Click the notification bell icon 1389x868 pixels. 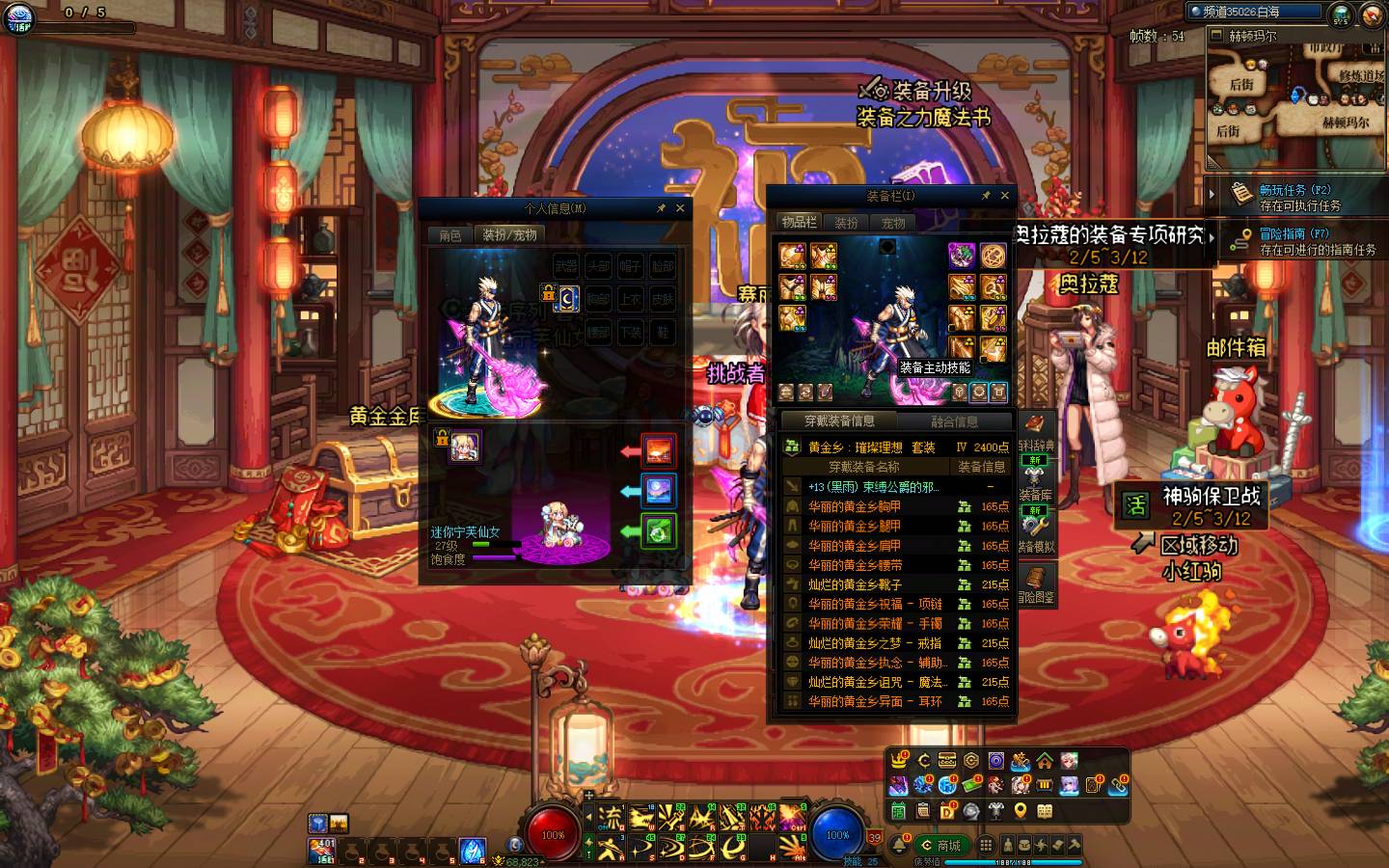pos(899,846)
